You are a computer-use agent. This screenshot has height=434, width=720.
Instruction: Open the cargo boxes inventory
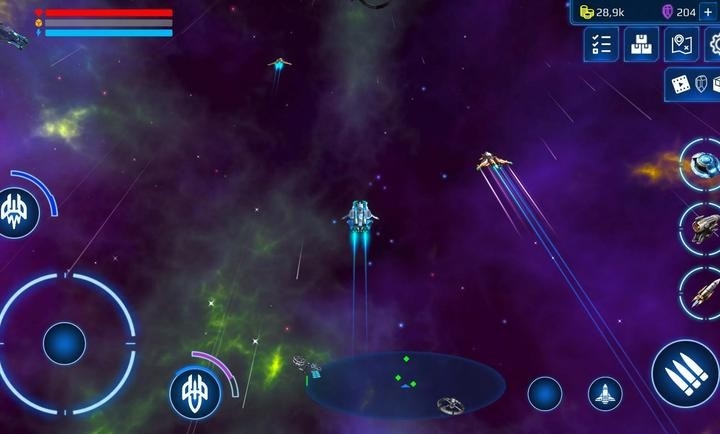pos(641,44)
